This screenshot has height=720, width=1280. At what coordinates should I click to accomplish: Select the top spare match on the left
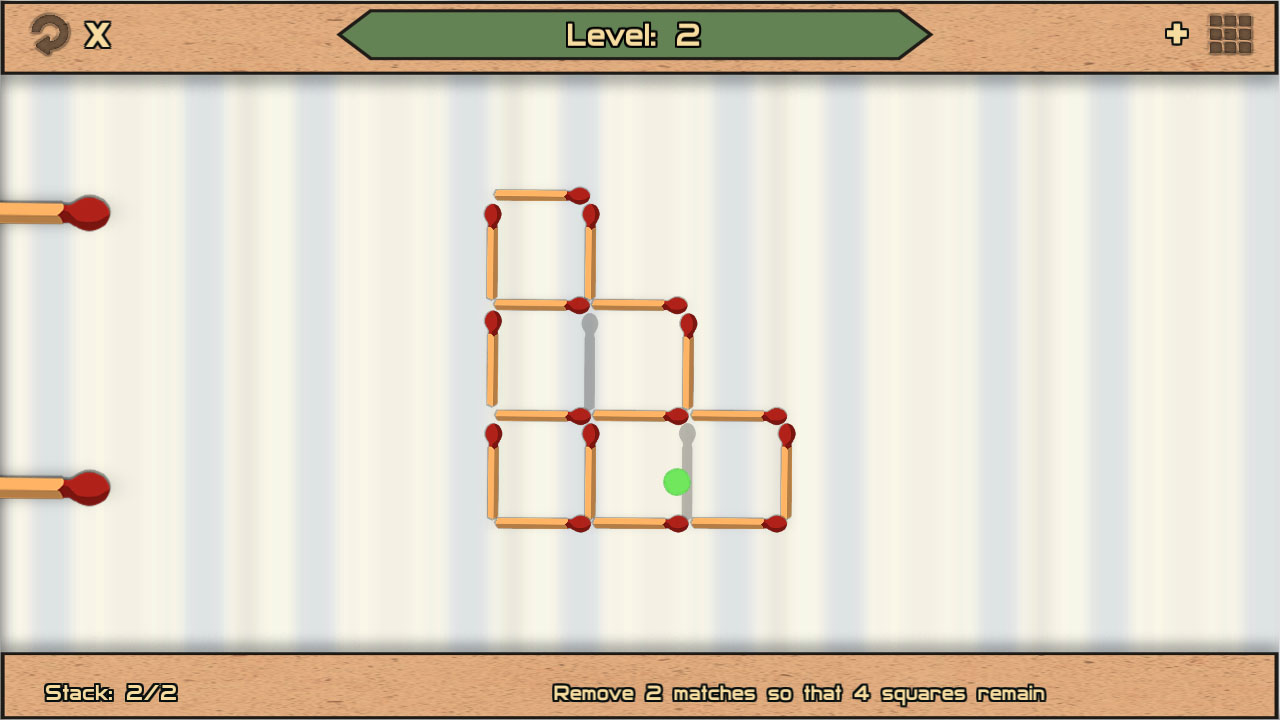[x=50, y=212]
